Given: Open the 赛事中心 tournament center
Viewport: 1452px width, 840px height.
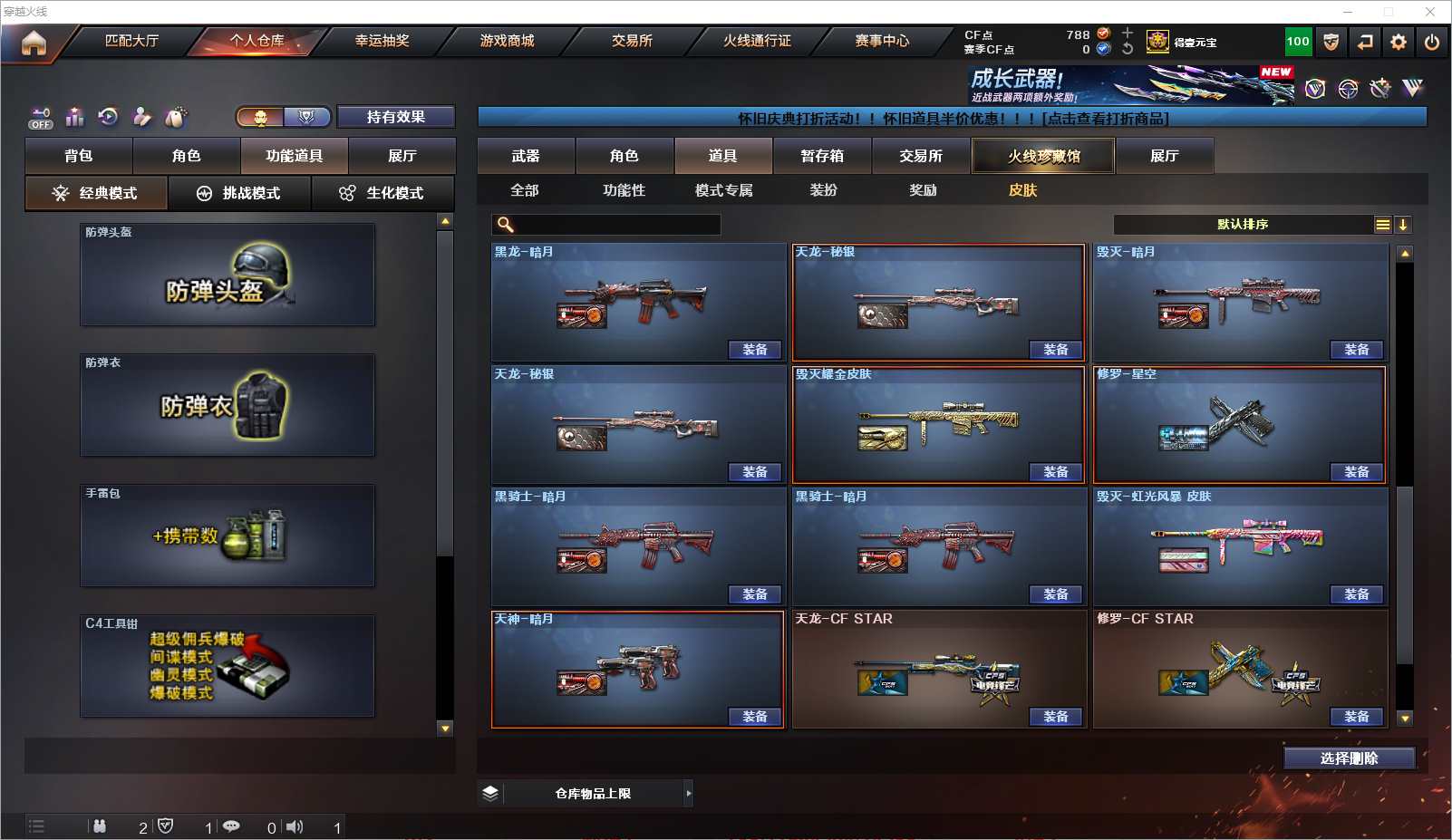Looking at the screenshot, I should click(881, 41).
